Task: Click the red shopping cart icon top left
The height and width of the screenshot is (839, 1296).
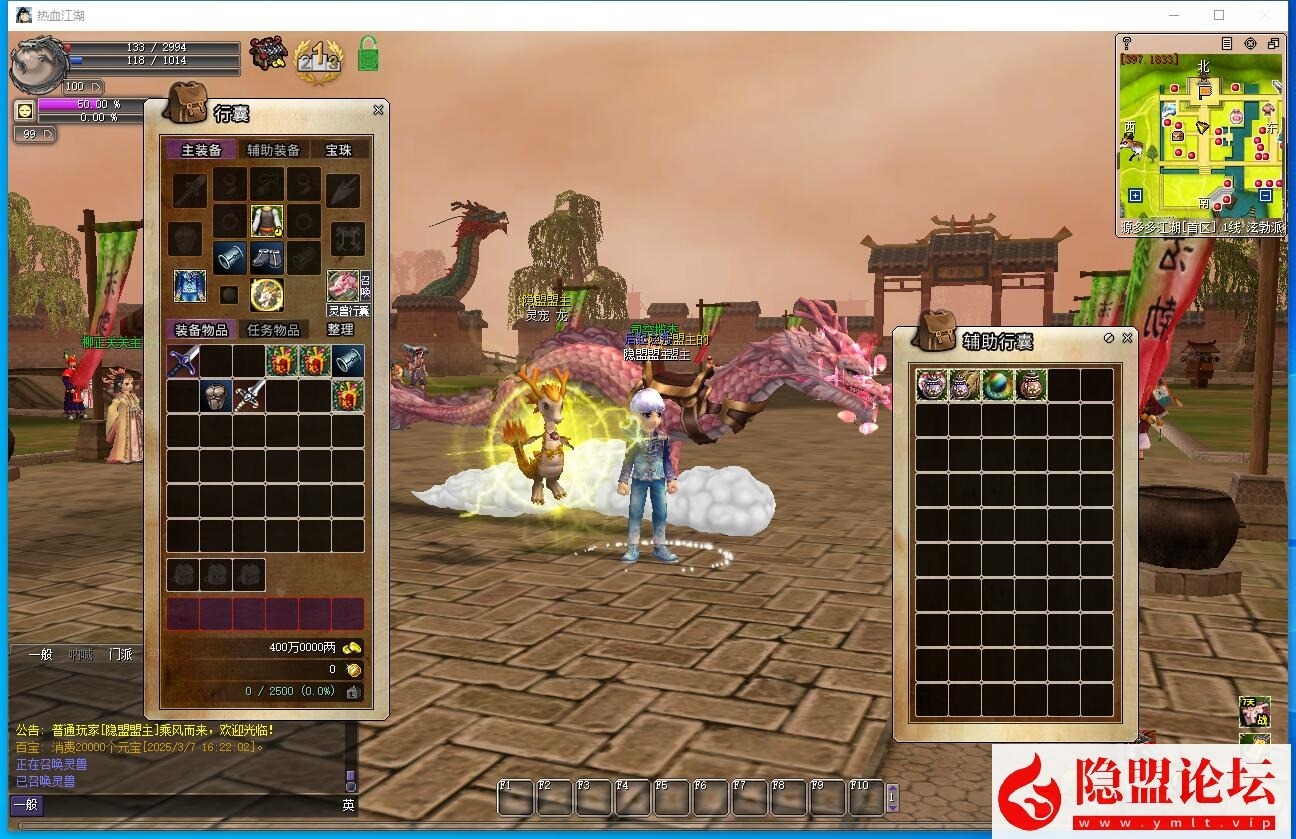Action: pos(268,53)
